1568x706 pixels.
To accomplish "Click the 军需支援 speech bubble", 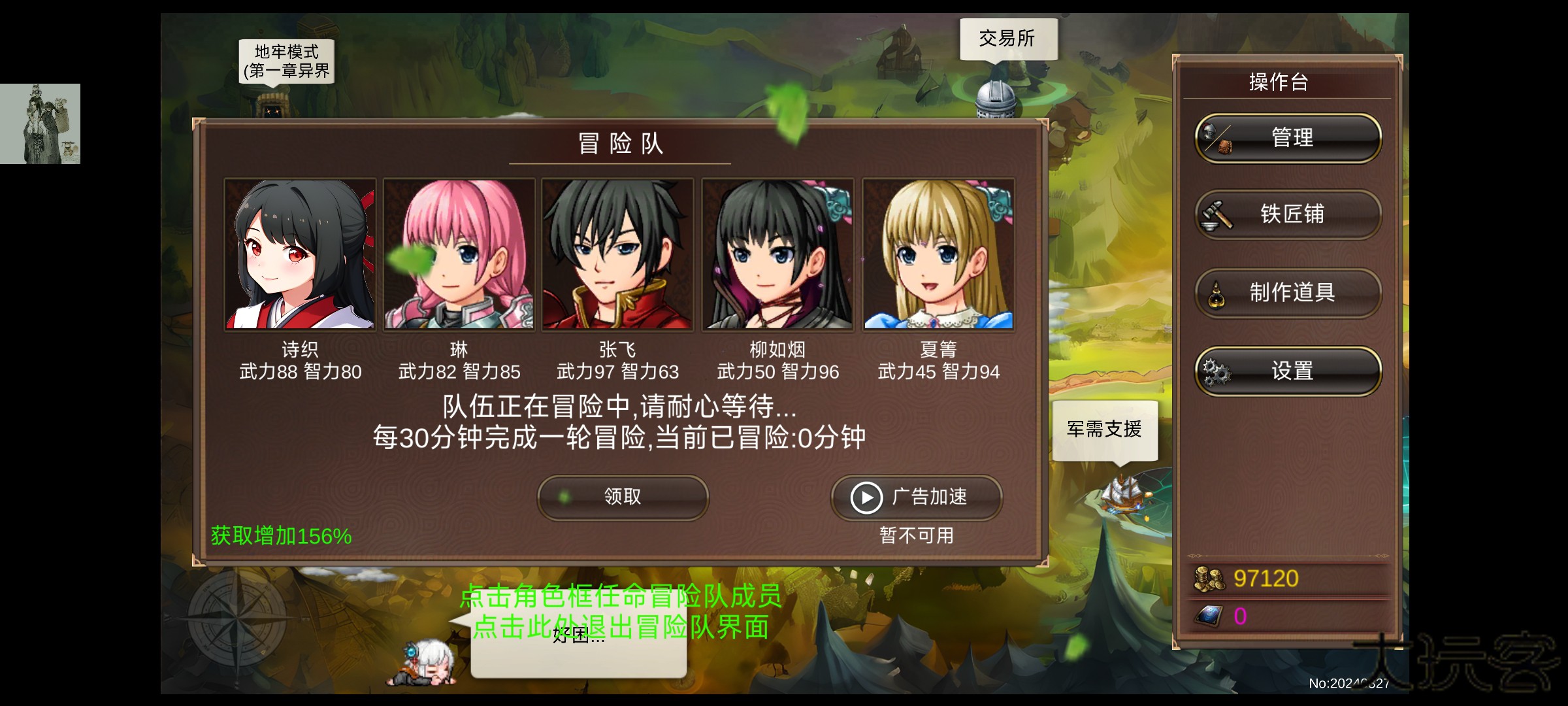I will click(1106, 429).
